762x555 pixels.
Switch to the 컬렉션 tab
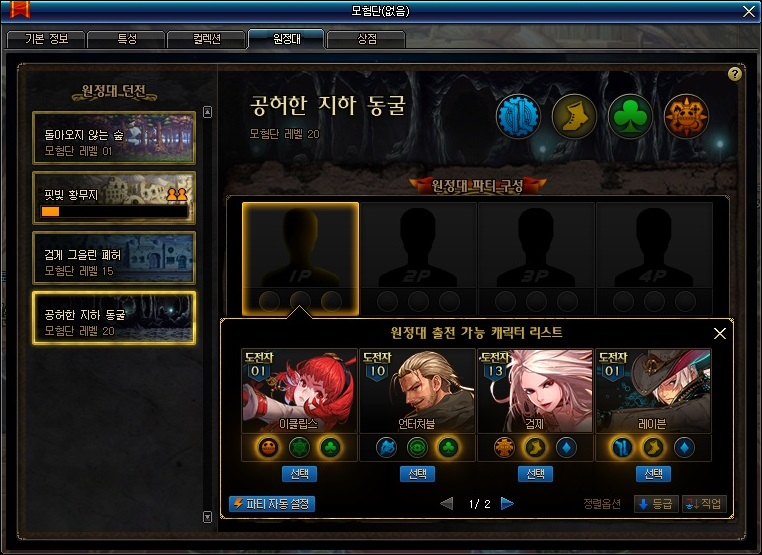[x=206, y=40]
